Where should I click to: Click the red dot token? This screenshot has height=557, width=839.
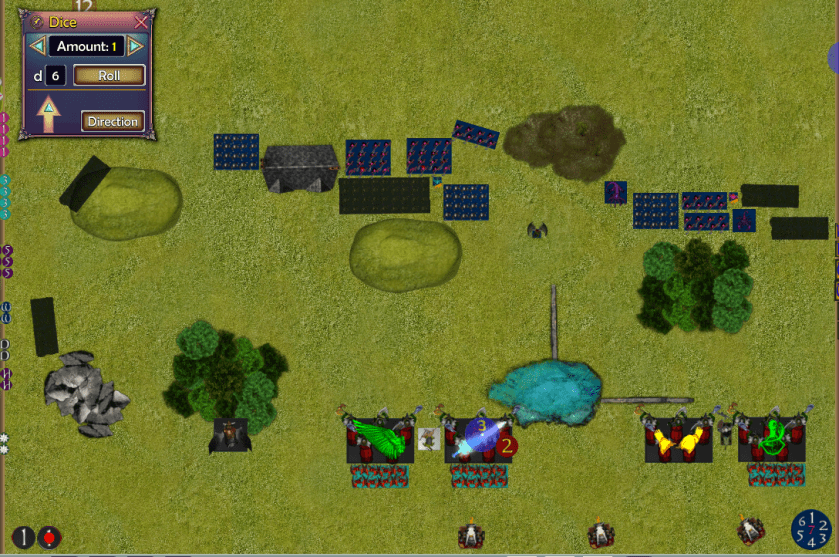coord(49,537)
